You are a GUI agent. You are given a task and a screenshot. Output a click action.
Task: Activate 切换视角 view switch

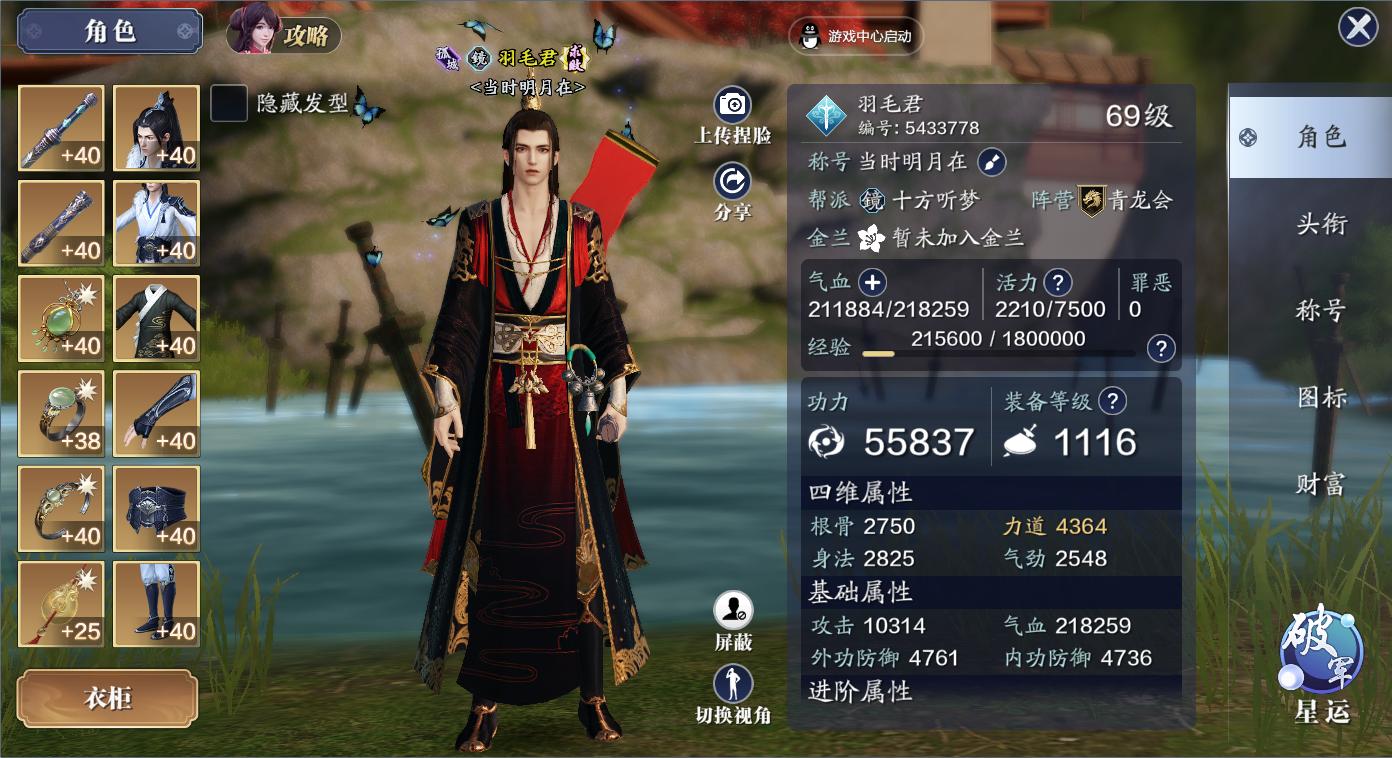click(733, 685)
